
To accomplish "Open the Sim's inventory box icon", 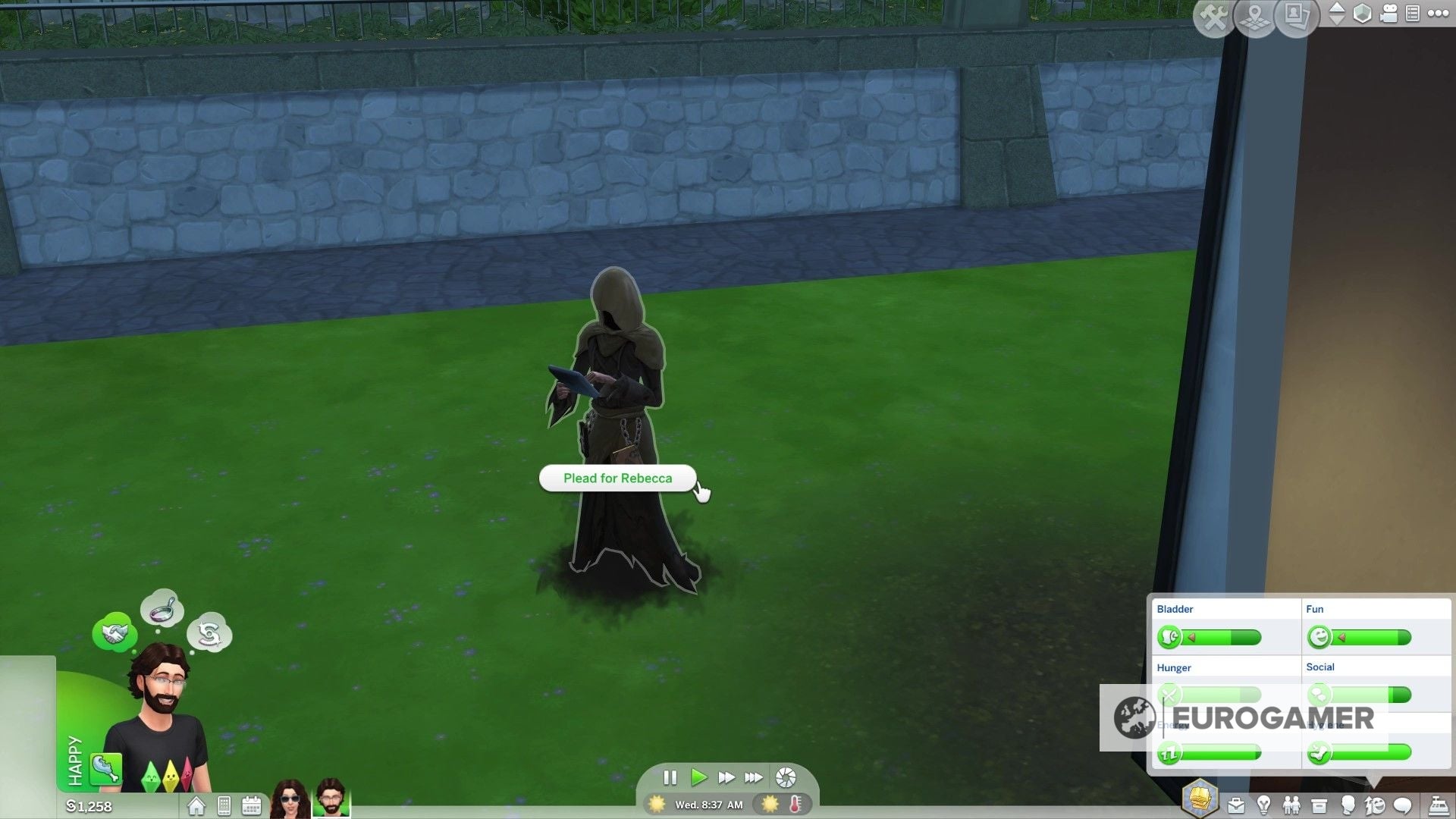I will tap(1319, 805).
